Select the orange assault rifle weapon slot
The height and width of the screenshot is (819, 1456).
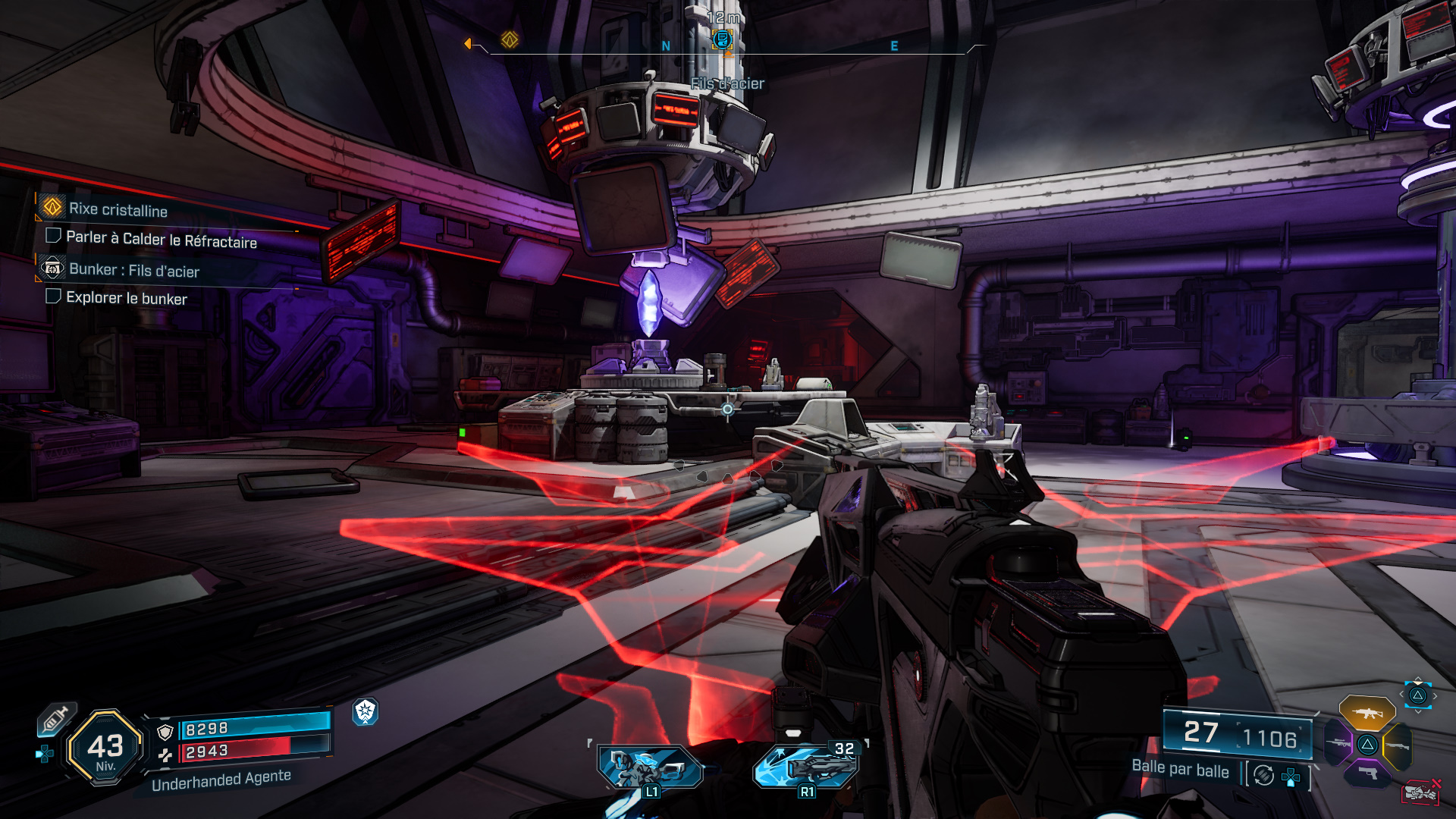pos(1367,713)
